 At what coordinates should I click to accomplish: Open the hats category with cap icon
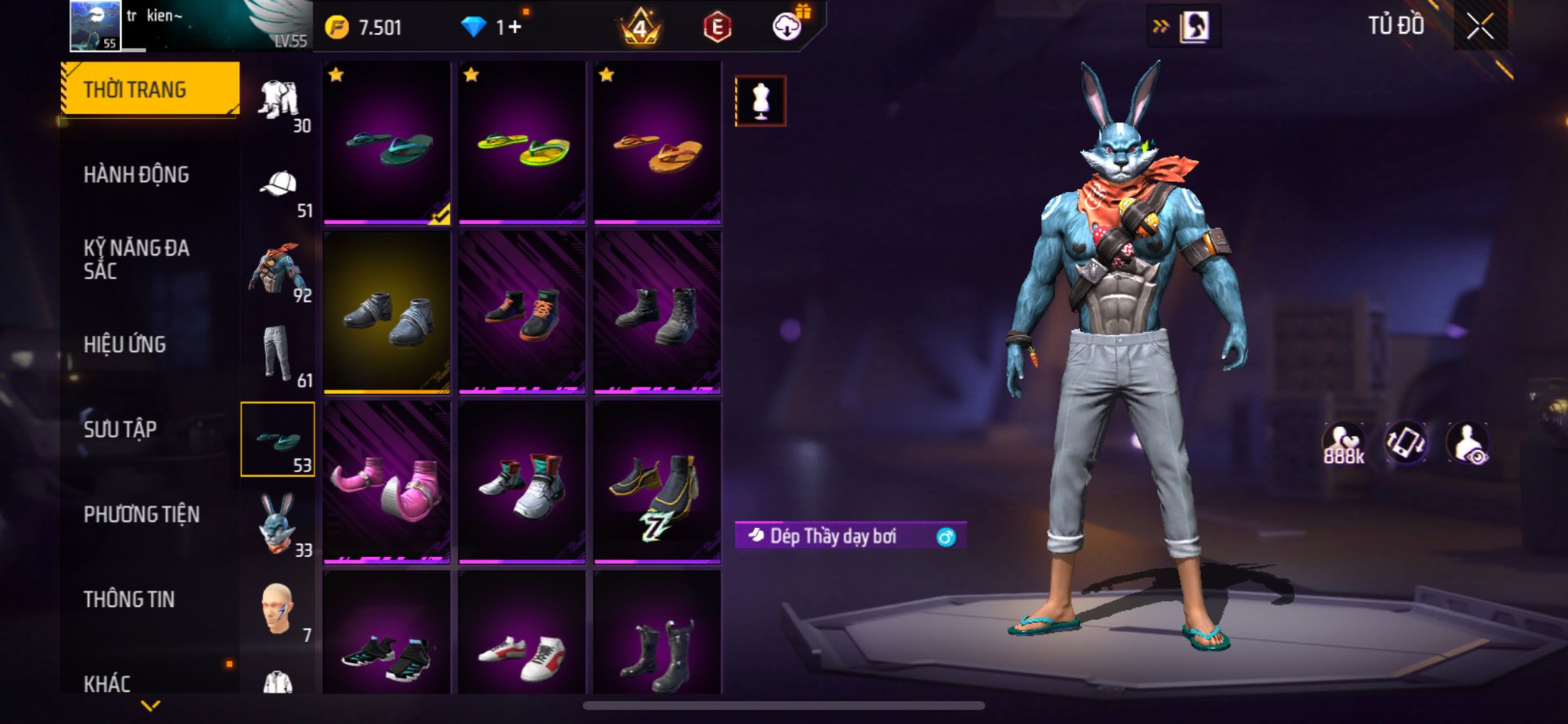pyautogui.click(x=279, y=185)
